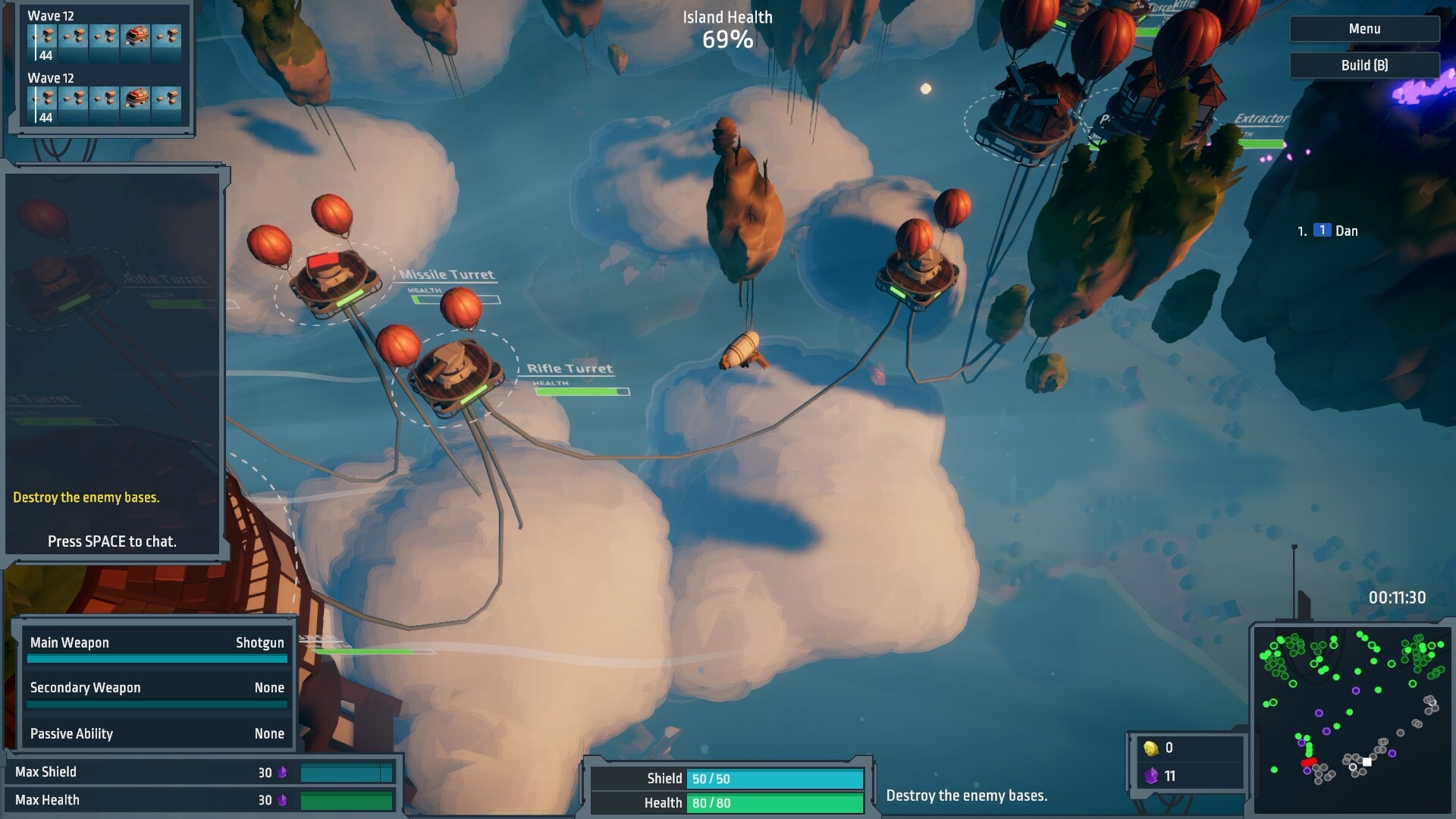Open the Build menu
The image size is (1456, 819).
click(x=1363, y=65)
